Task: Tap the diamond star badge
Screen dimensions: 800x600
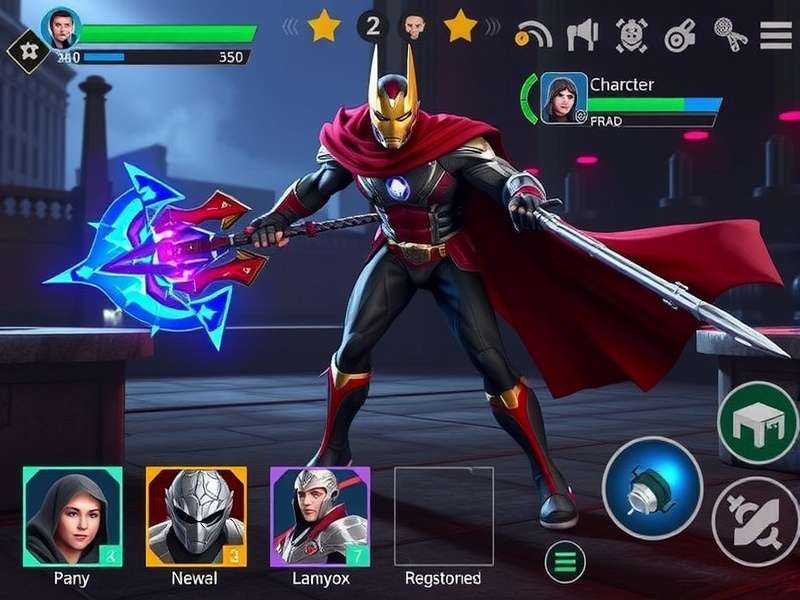Action: [x=22, y=50]
